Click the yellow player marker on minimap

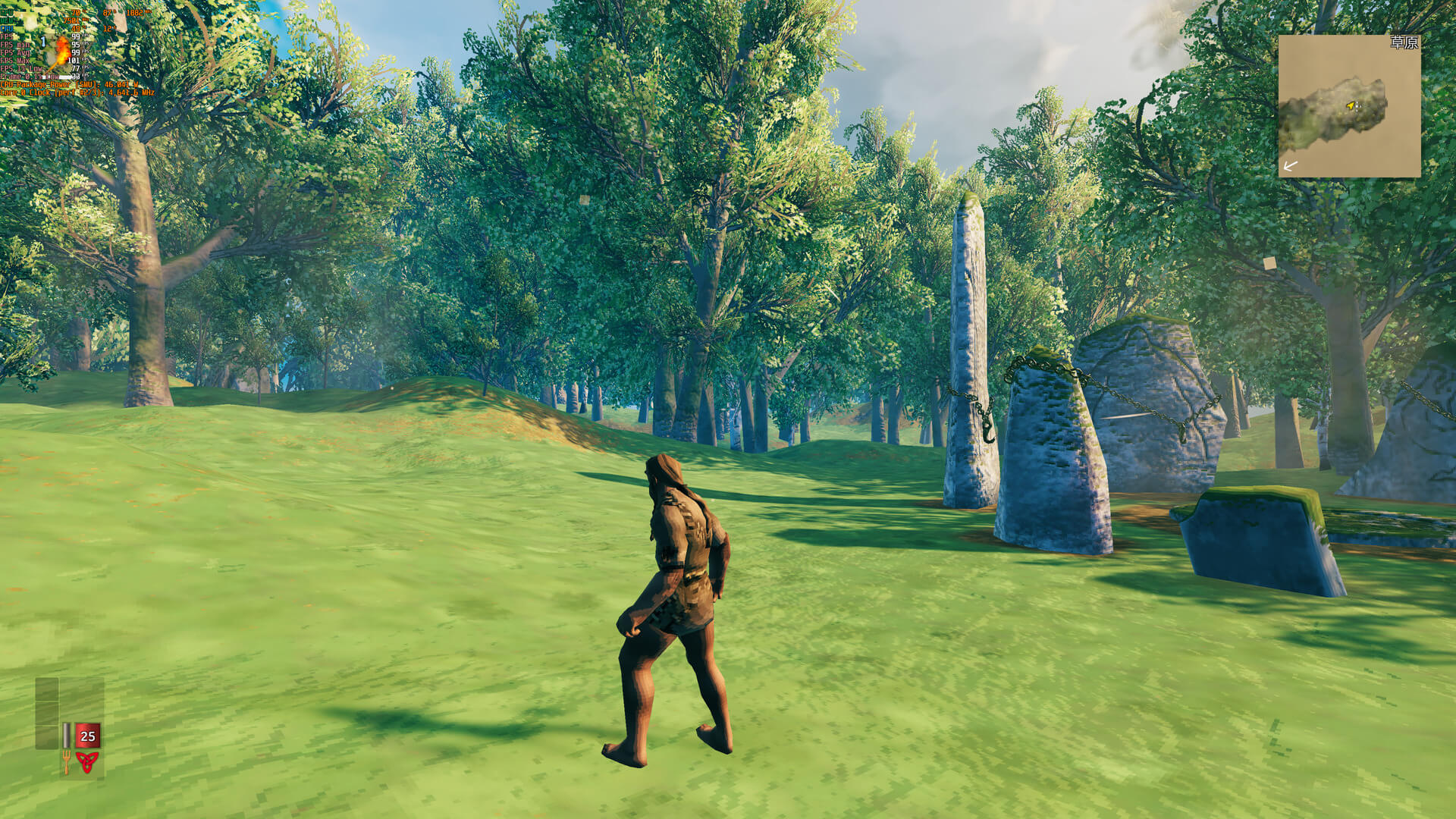point(1351,105)
